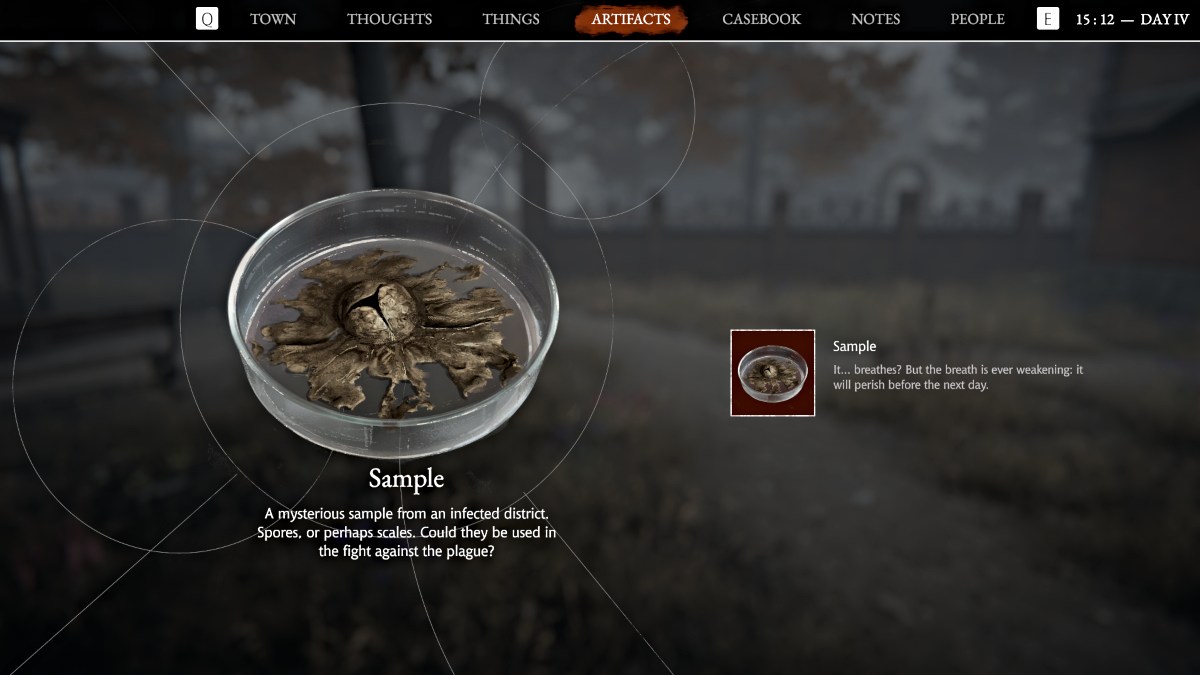Screen dimensions: 1200x675
Task: Open the Thoughts tab
Action: click(389, 19)
